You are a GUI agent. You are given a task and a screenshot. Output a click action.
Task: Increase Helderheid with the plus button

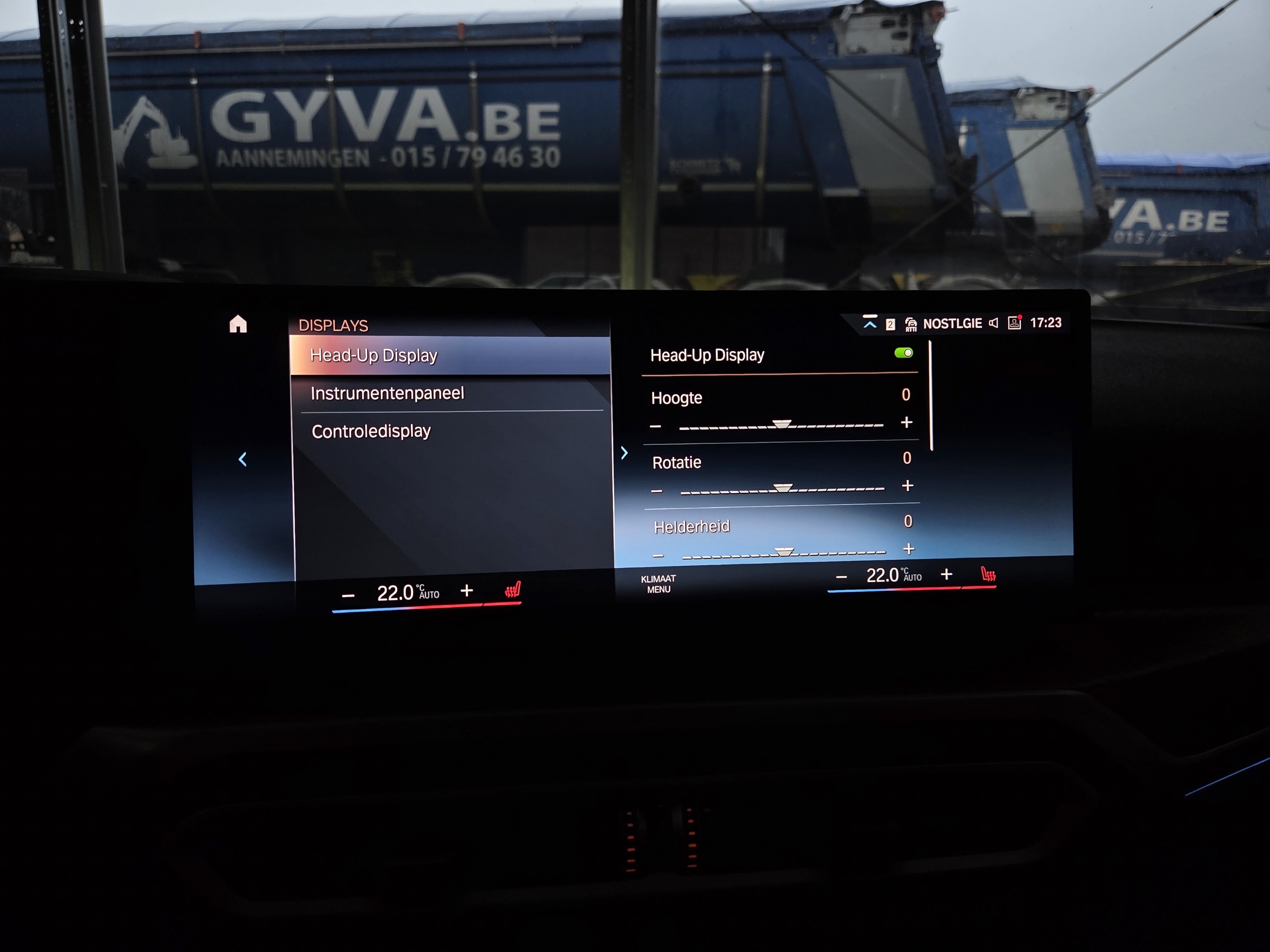click(909, 549)
